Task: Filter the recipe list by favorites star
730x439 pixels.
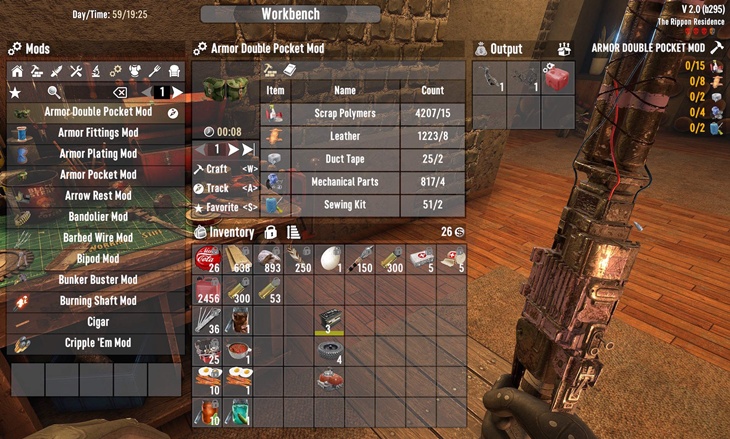Action: 15,92
